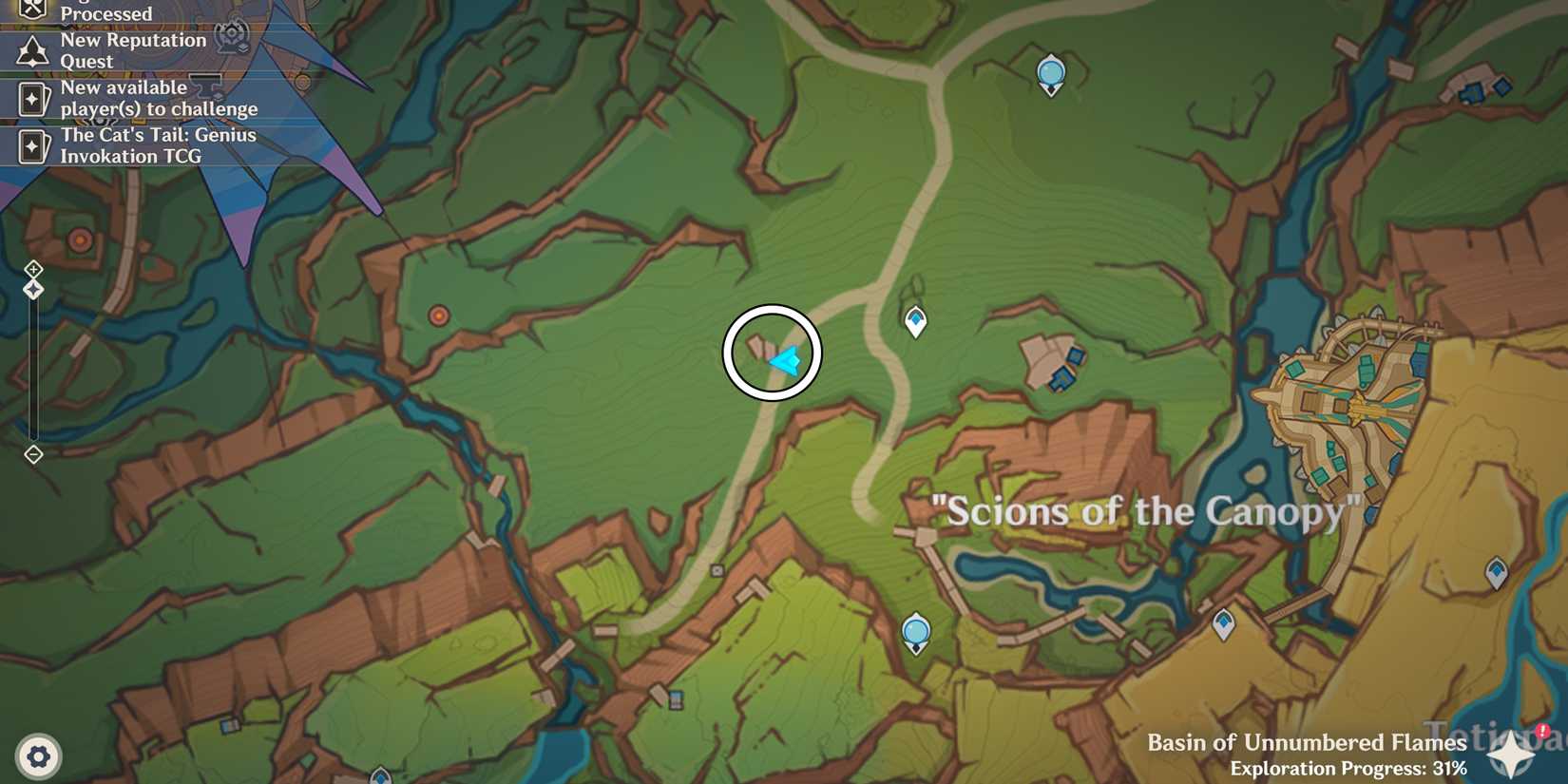
Task: Click the Reputation Quest emblem icon
Action: [x=31, y=51]
